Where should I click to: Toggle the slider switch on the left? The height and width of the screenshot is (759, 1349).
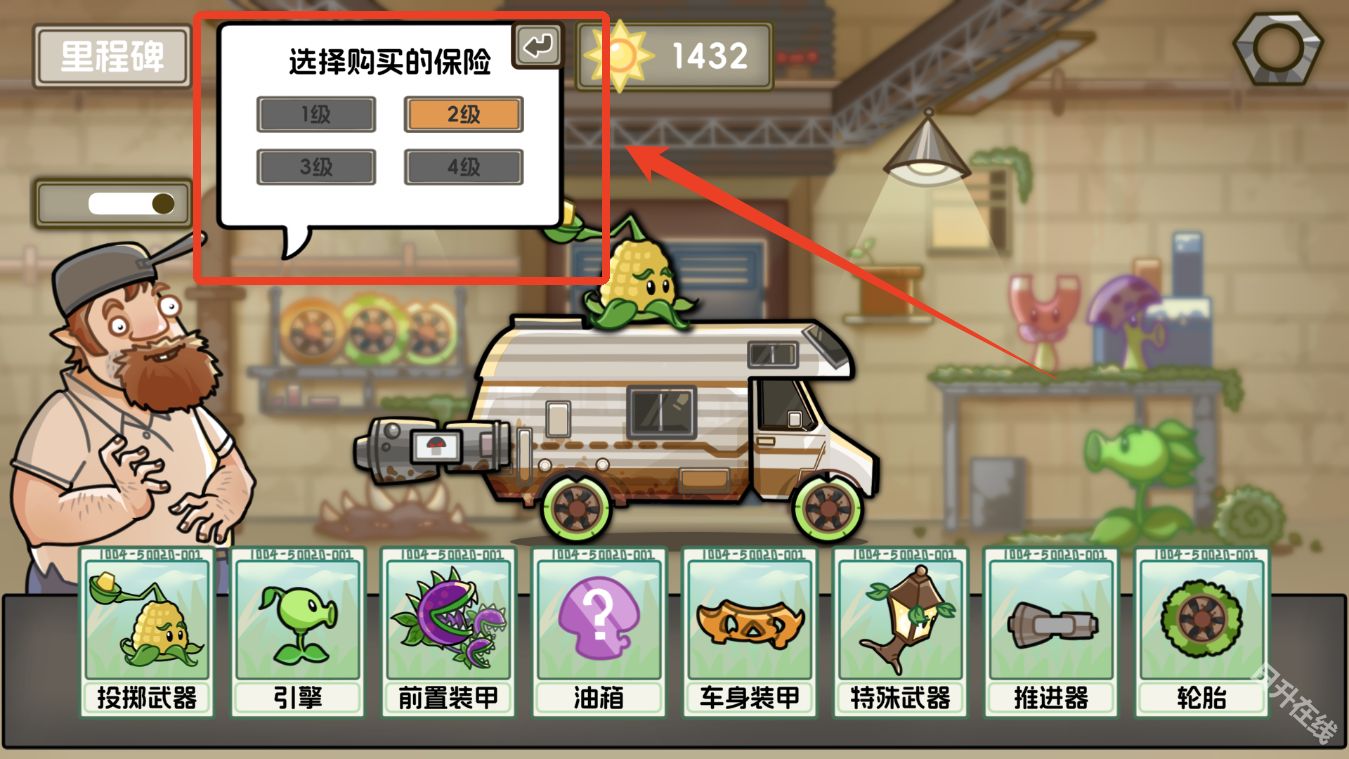[x=113, y=203]
